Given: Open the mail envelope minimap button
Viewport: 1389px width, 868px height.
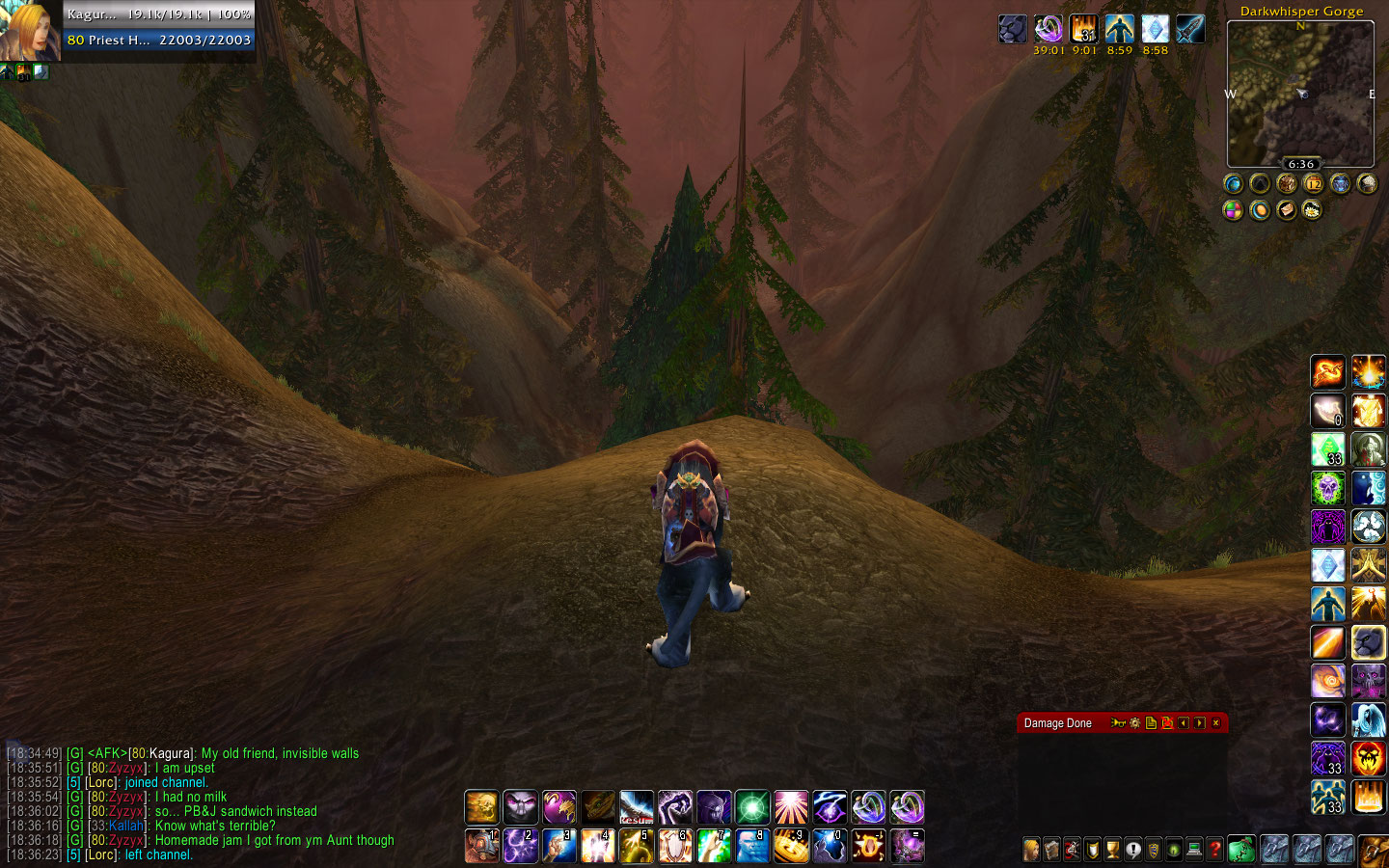Looking at the screenshot, I should point(1287,209).
